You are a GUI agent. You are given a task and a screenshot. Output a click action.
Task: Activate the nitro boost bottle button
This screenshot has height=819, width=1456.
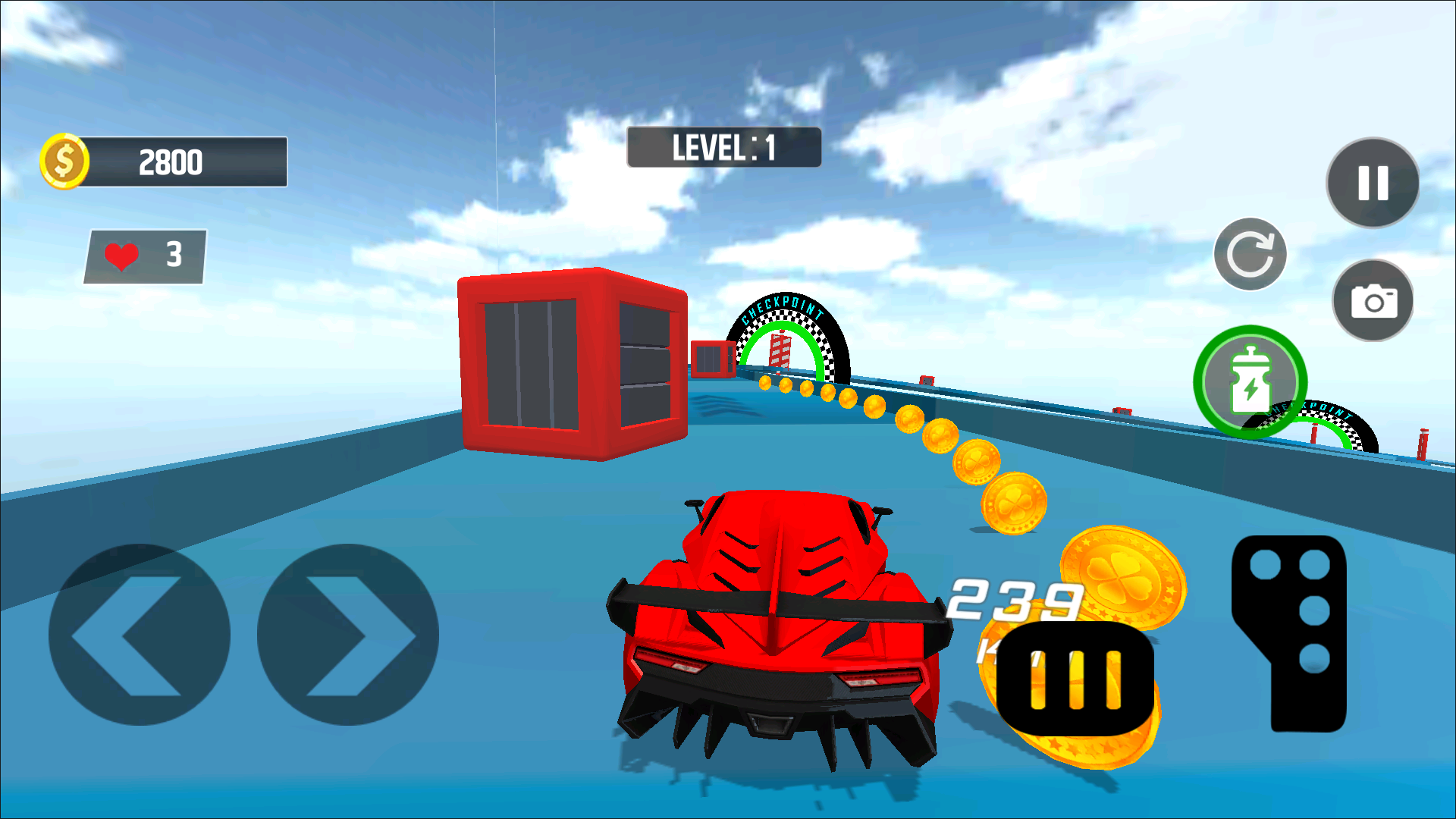coord(1250,381)
